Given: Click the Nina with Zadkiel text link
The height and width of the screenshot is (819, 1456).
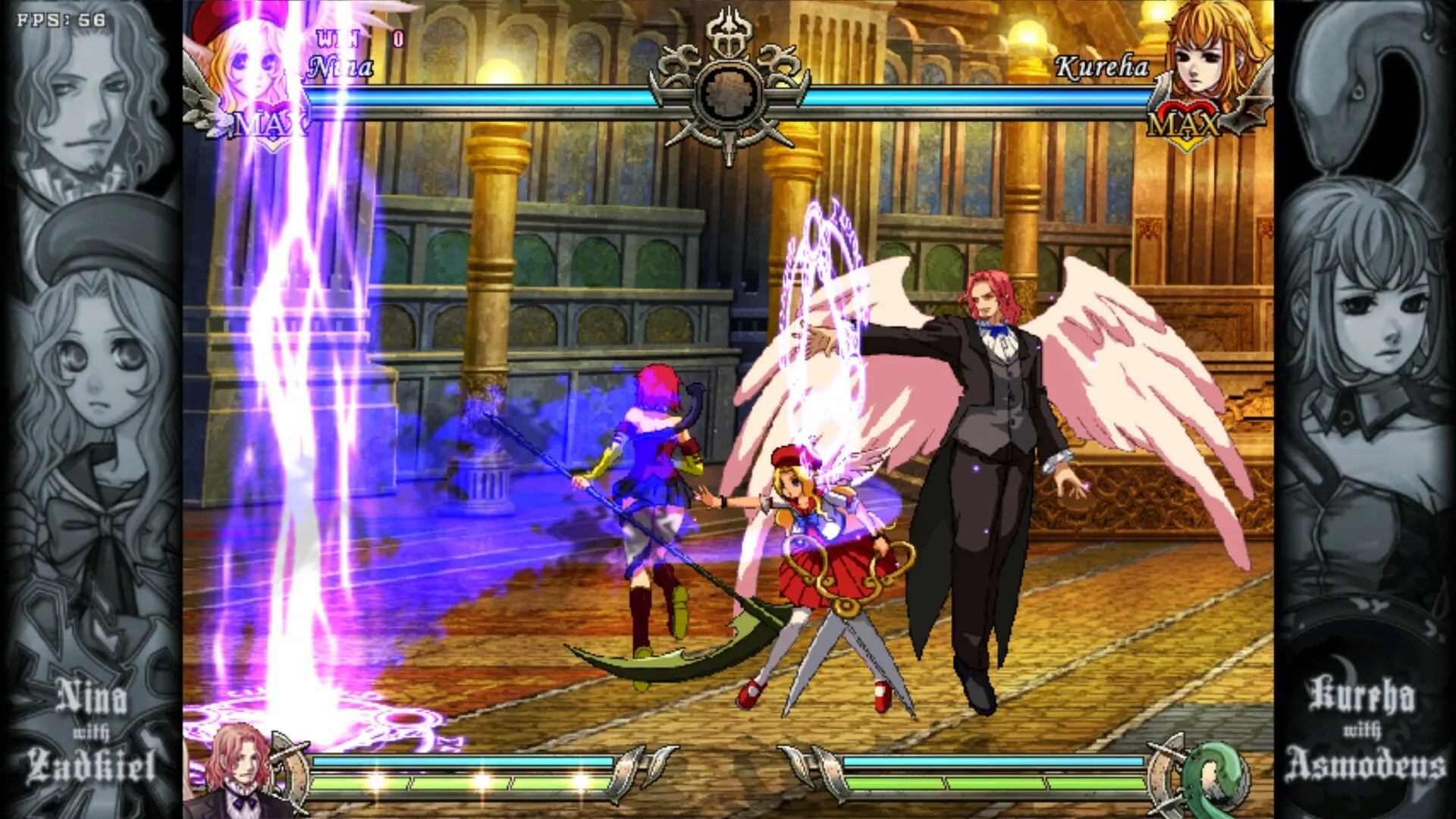Looking at the screenshot, I should pos(91,728).
